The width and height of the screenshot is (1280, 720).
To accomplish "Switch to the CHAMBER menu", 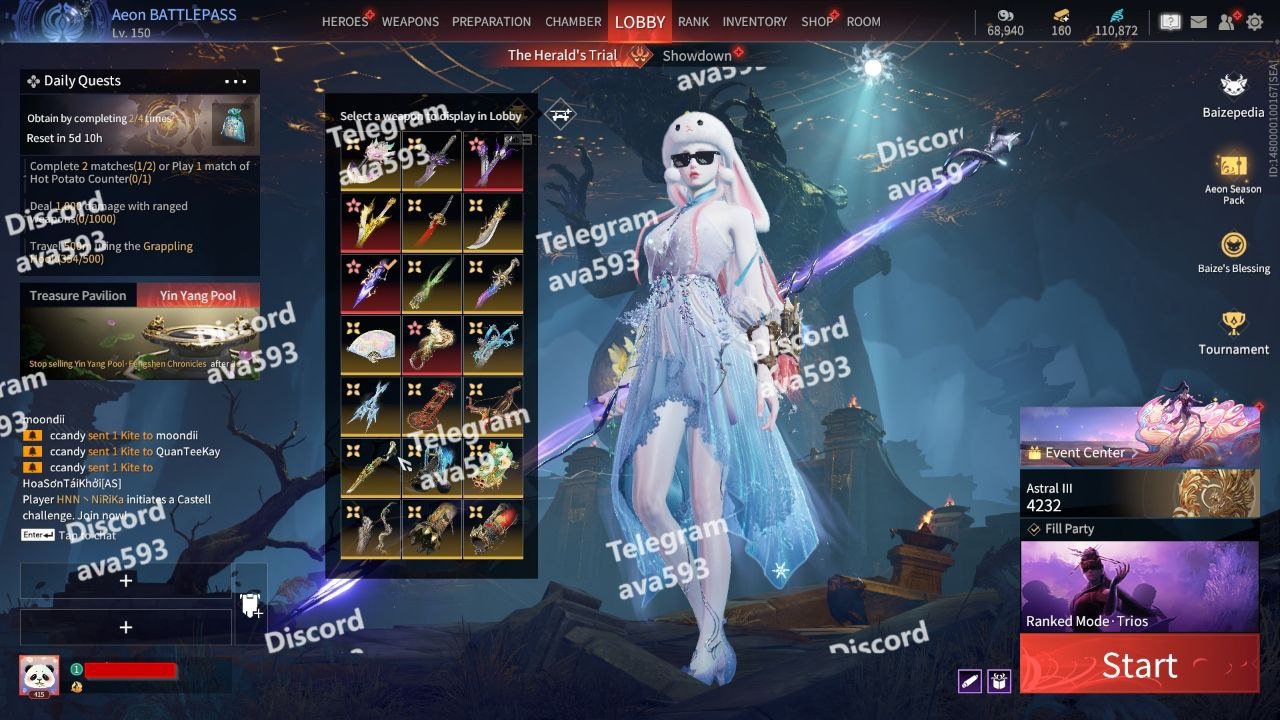I will 573,21.
